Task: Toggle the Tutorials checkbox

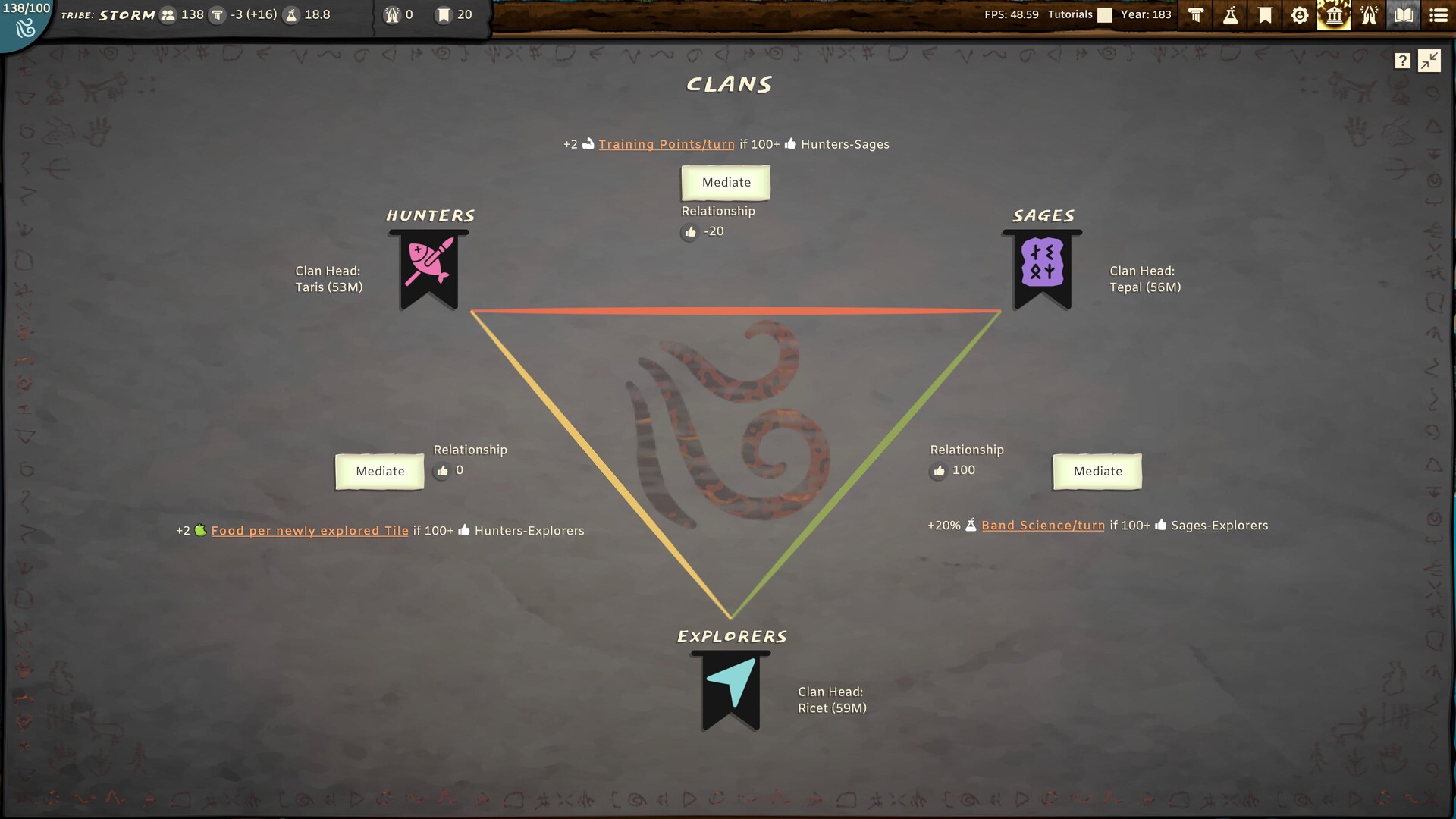Action: click(1106, 14)
